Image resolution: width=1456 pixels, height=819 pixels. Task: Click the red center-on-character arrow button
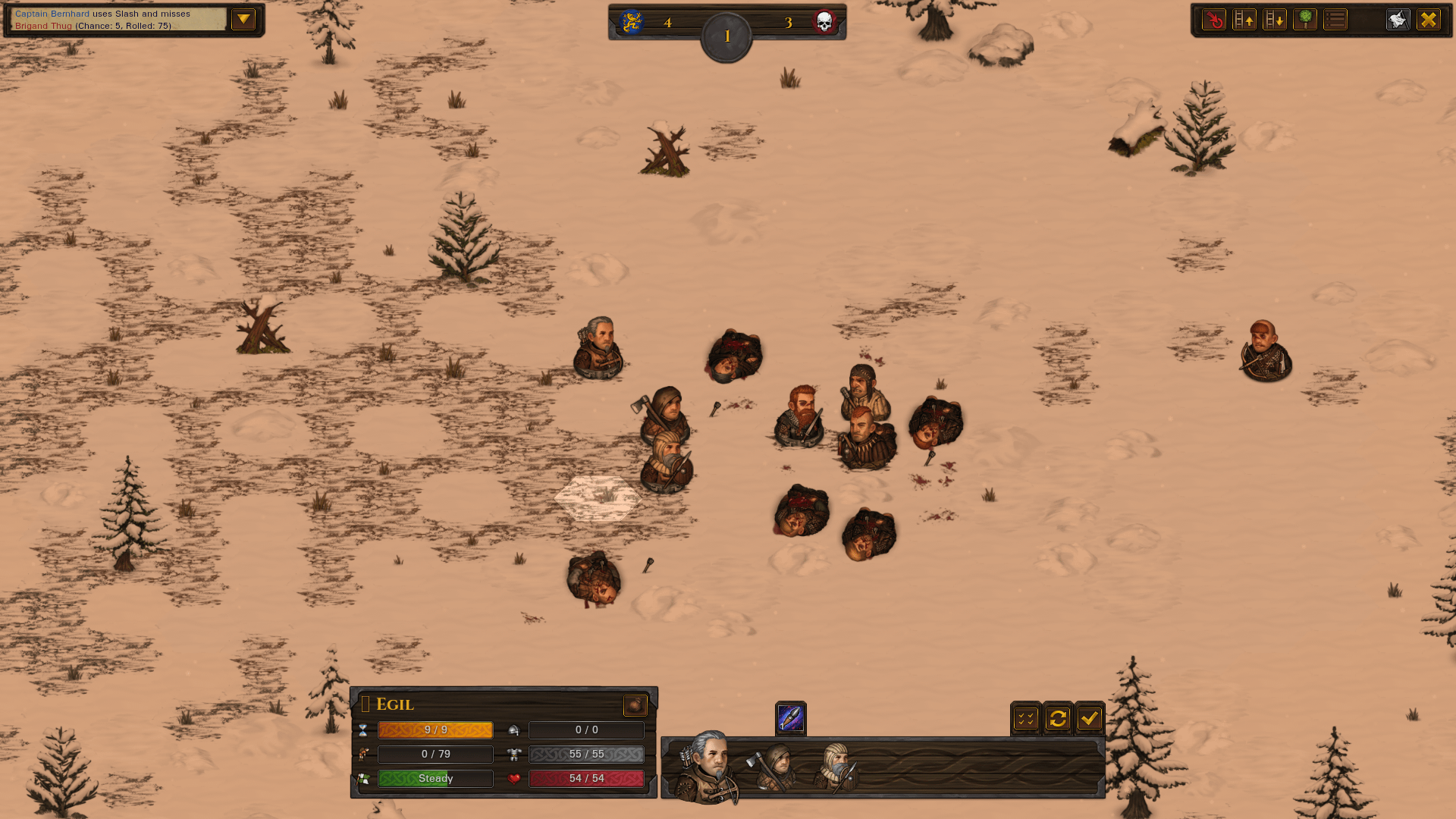point(1214,20)
